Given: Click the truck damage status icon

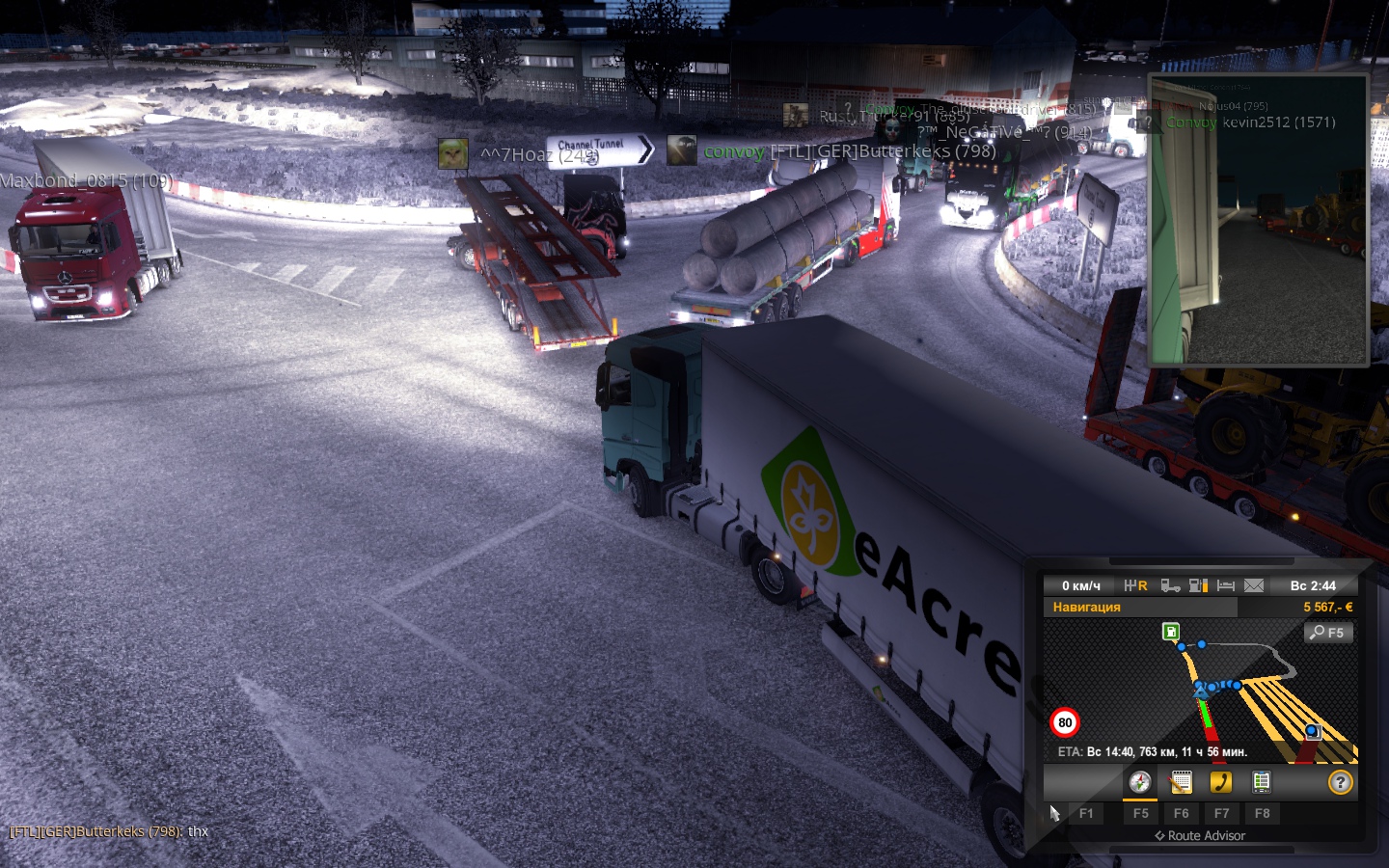Looking at the screenshot, I should (x=1170, y=585).
